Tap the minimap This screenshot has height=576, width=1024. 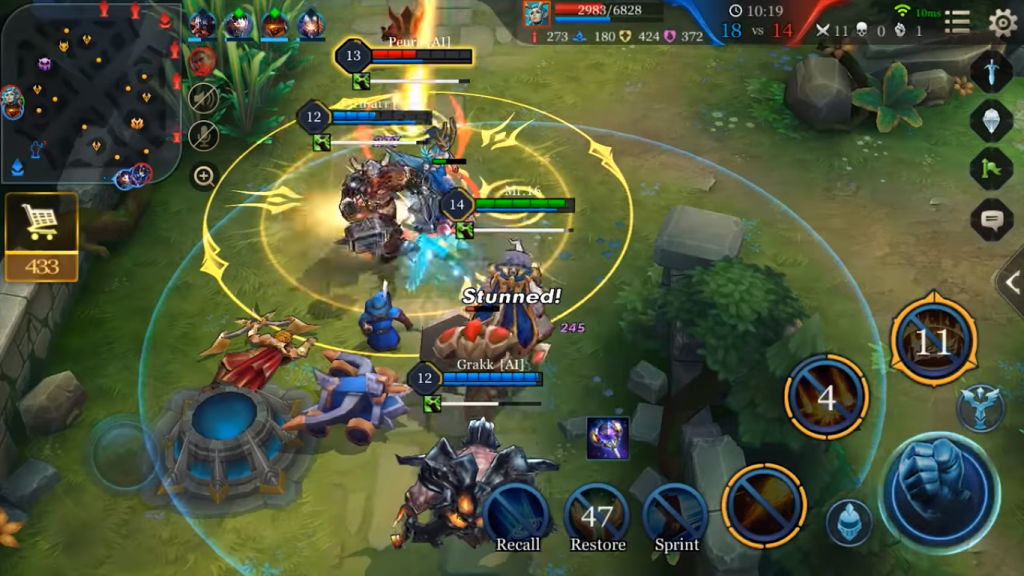coord(90,92)
